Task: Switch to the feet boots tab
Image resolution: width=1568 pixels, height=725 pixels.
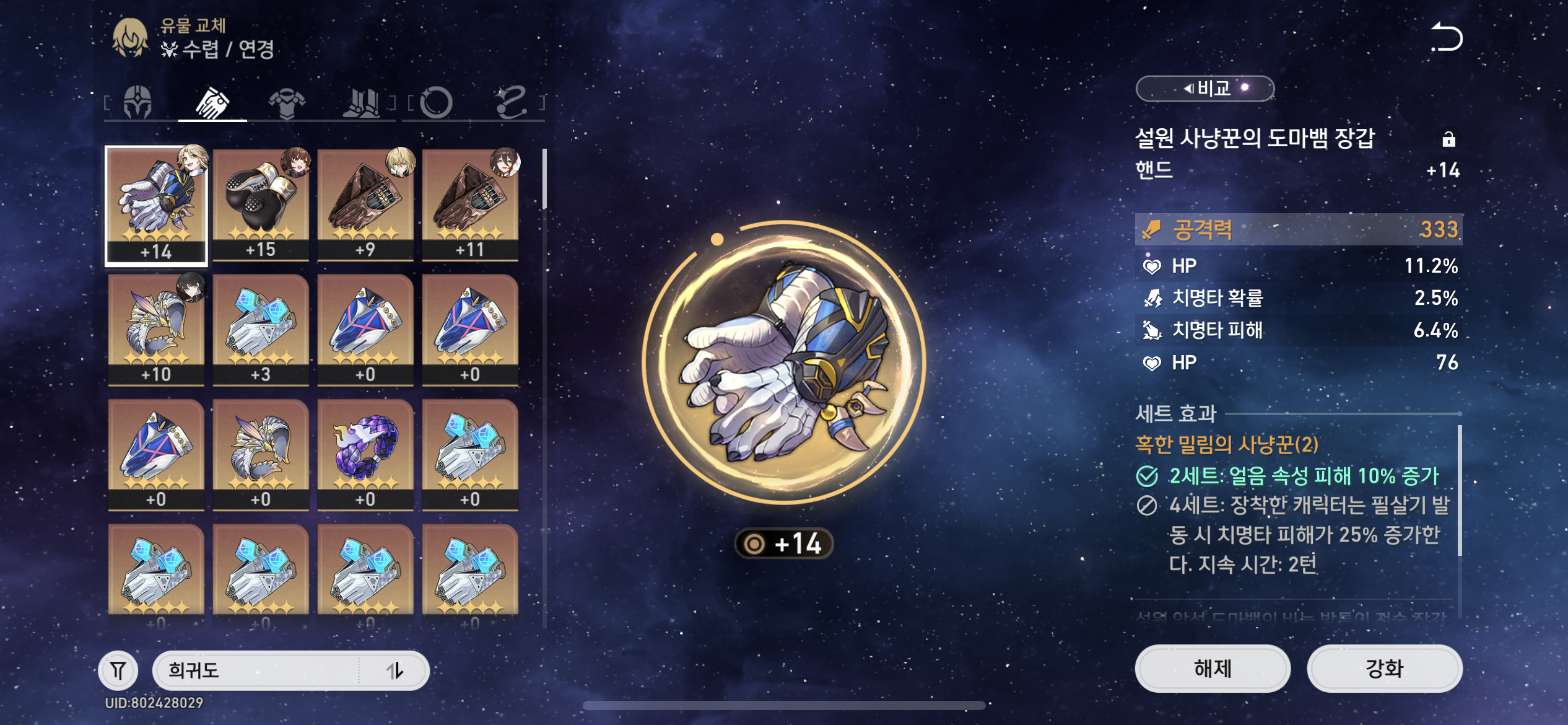Action: pyautogui.click(x=362, y=102)
